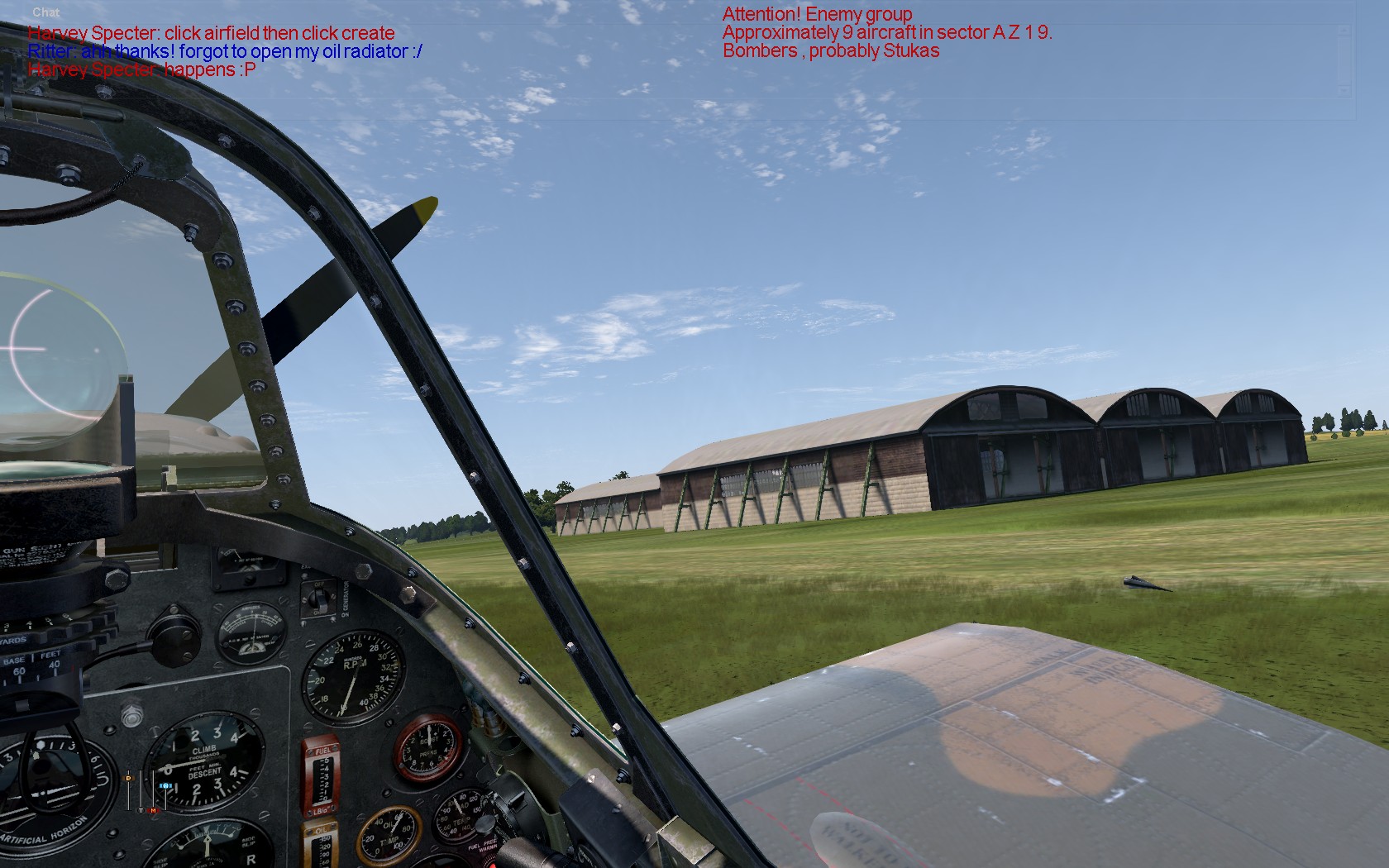Select Harvey Specter's 'click airfield' chat message

(x=211, y=33)
